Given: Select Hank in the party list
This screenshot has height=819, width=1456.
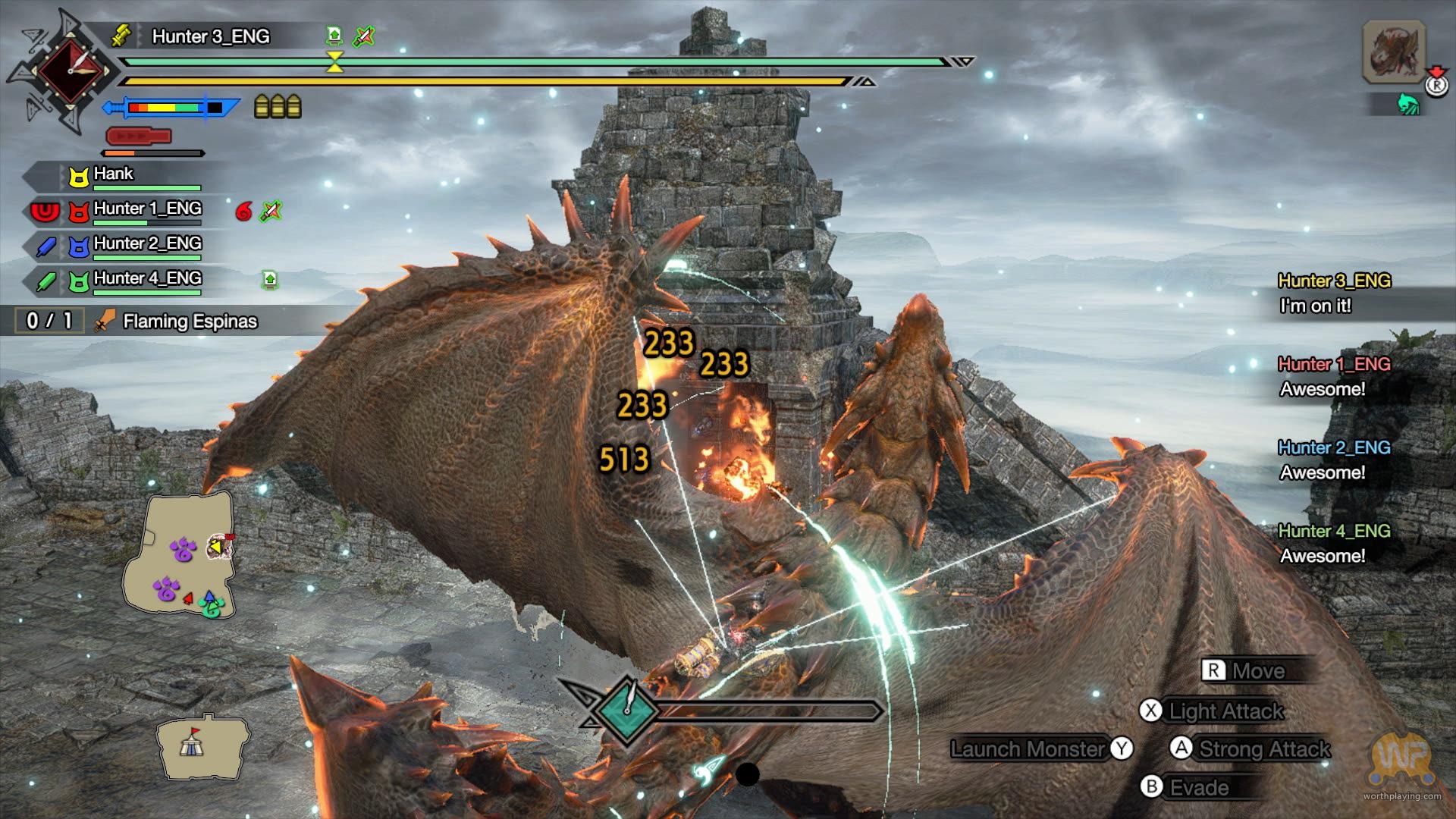Looking at the screenshot, I should (x=114, y=175).
